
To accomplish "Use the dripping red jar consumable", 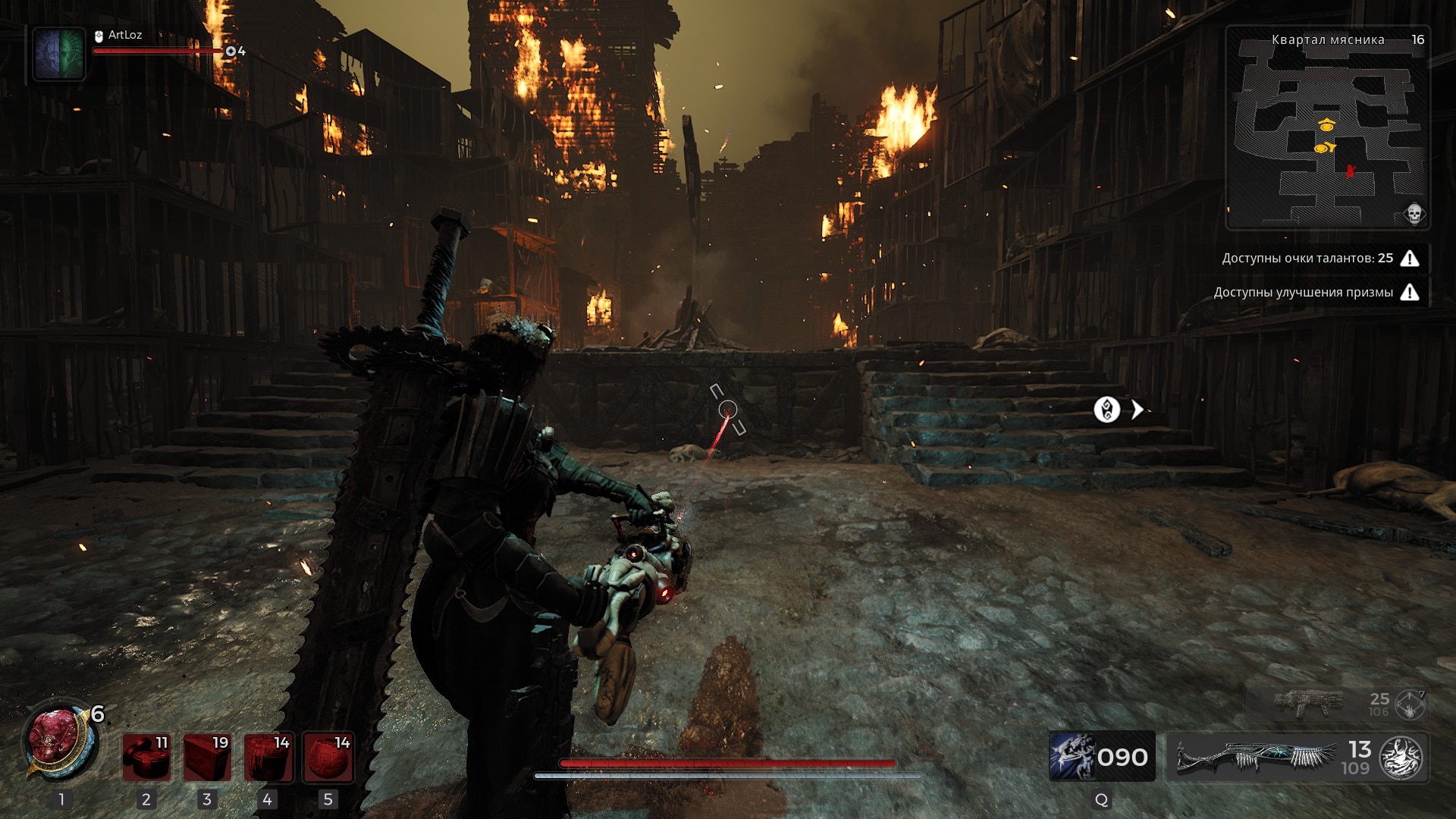I will [x=268, y=757].
